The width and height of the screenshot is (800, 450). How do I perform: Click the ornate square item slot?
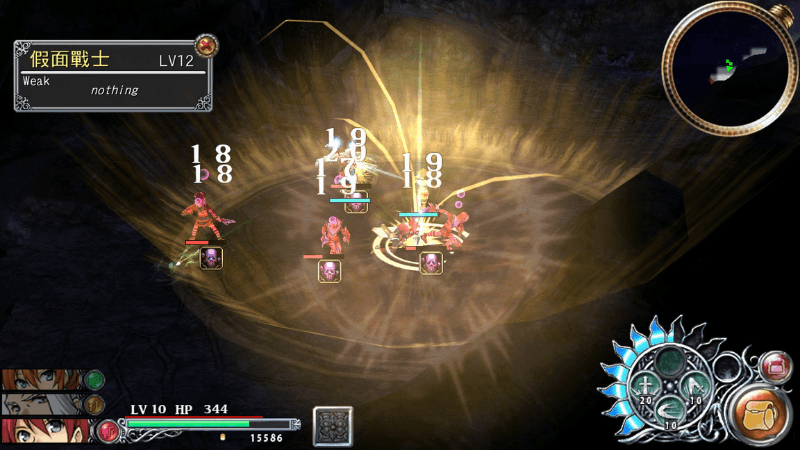332,426
